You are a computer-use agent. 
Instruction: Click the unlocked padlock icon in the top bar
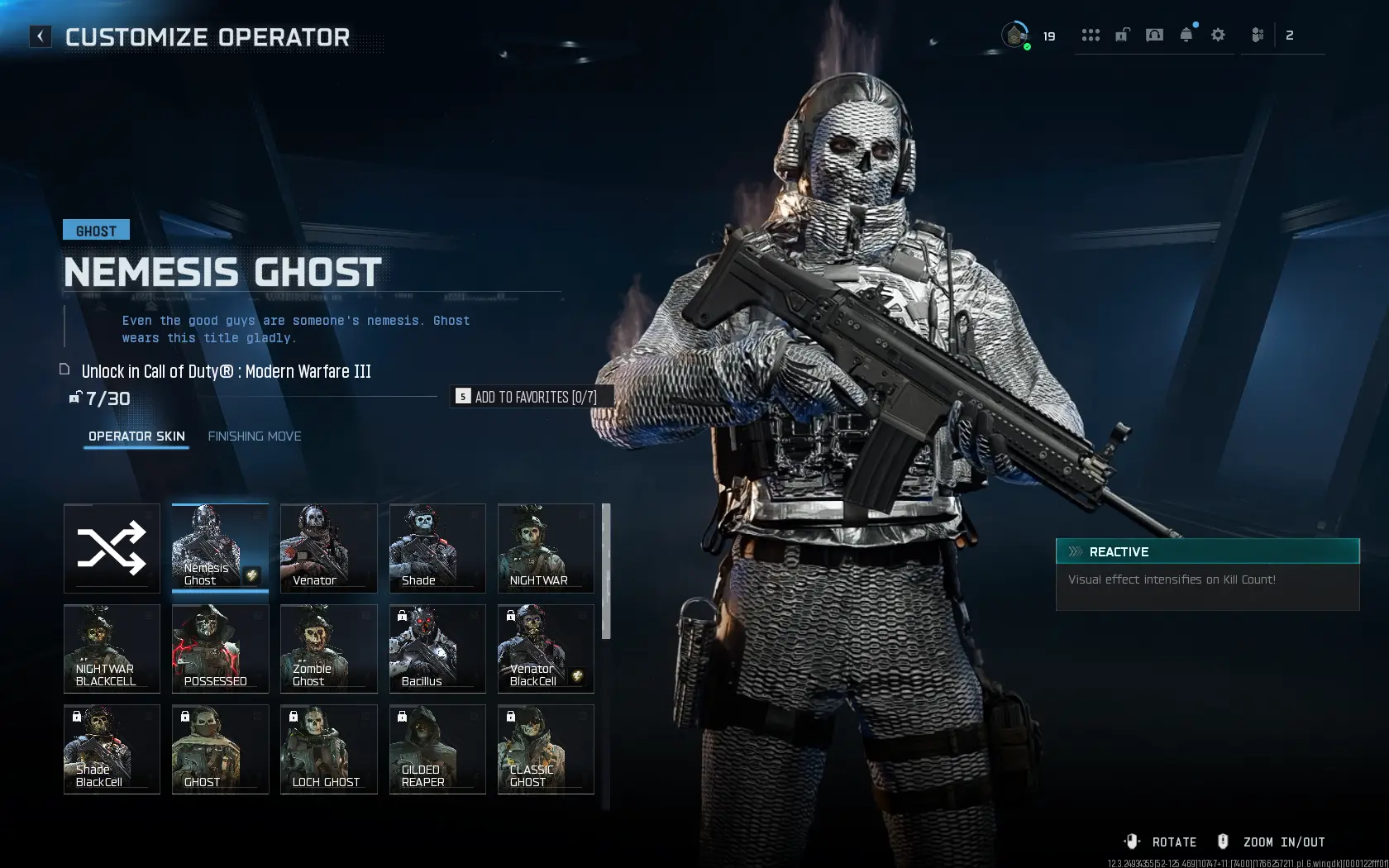(1122, 35)
